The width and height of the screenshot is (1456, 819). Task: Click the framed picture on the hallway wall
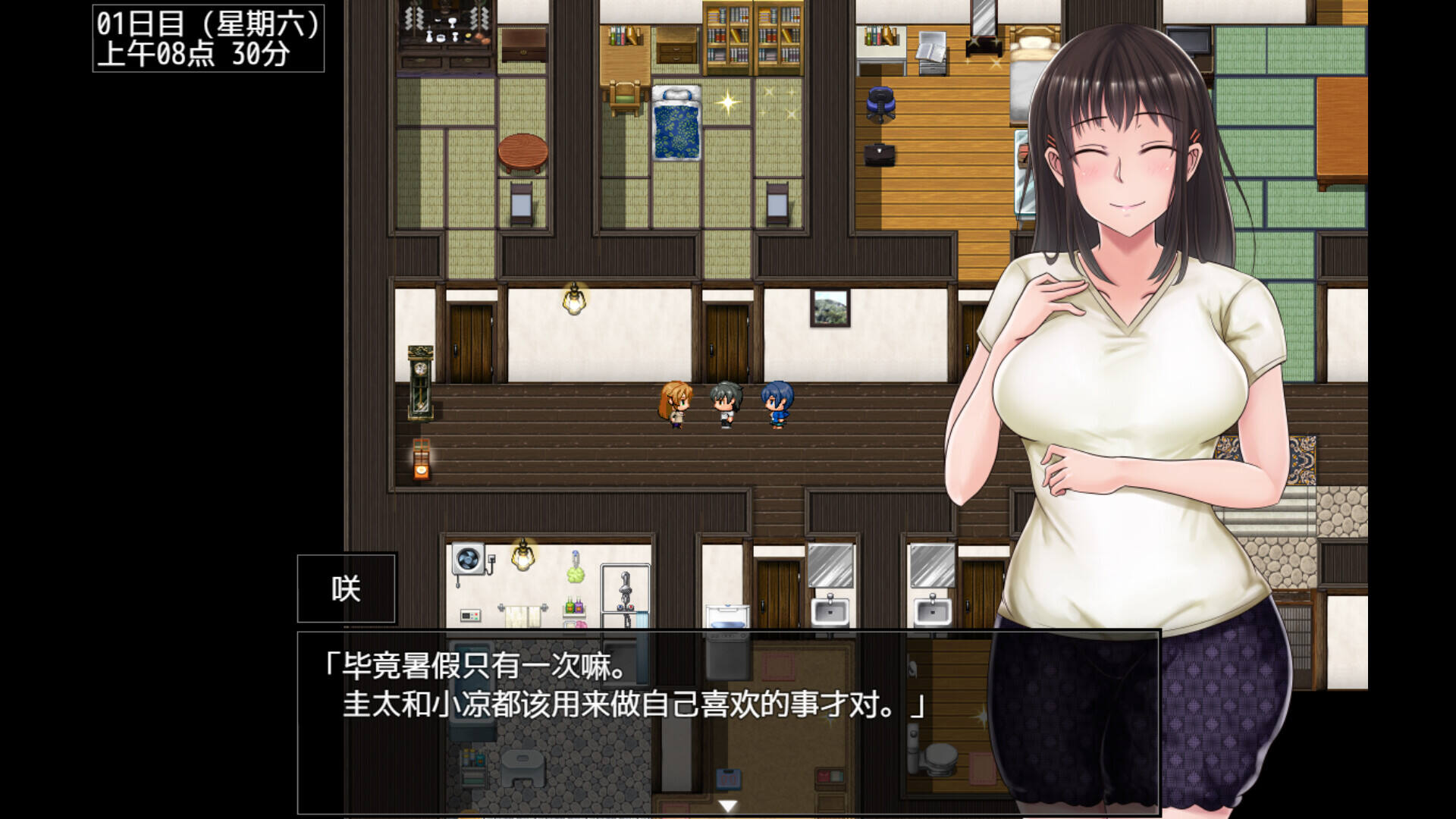831,307
